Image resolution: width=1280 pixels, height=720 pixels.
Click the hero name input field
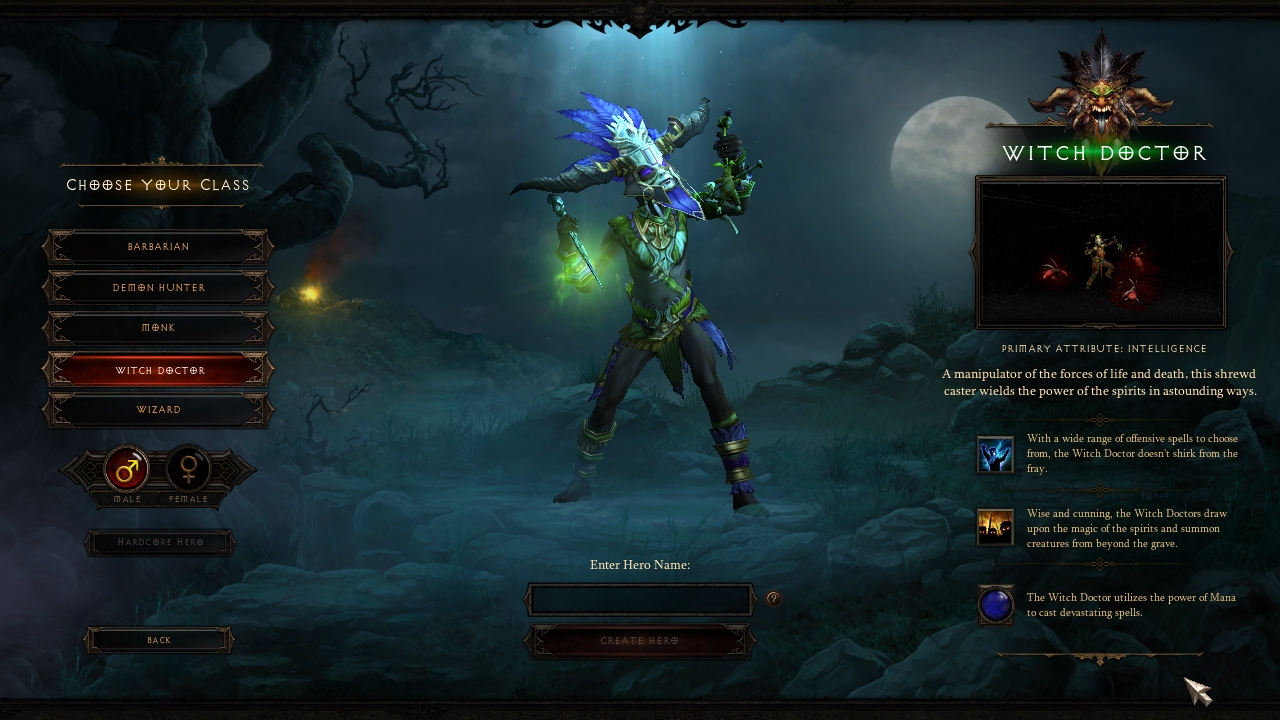640,599
